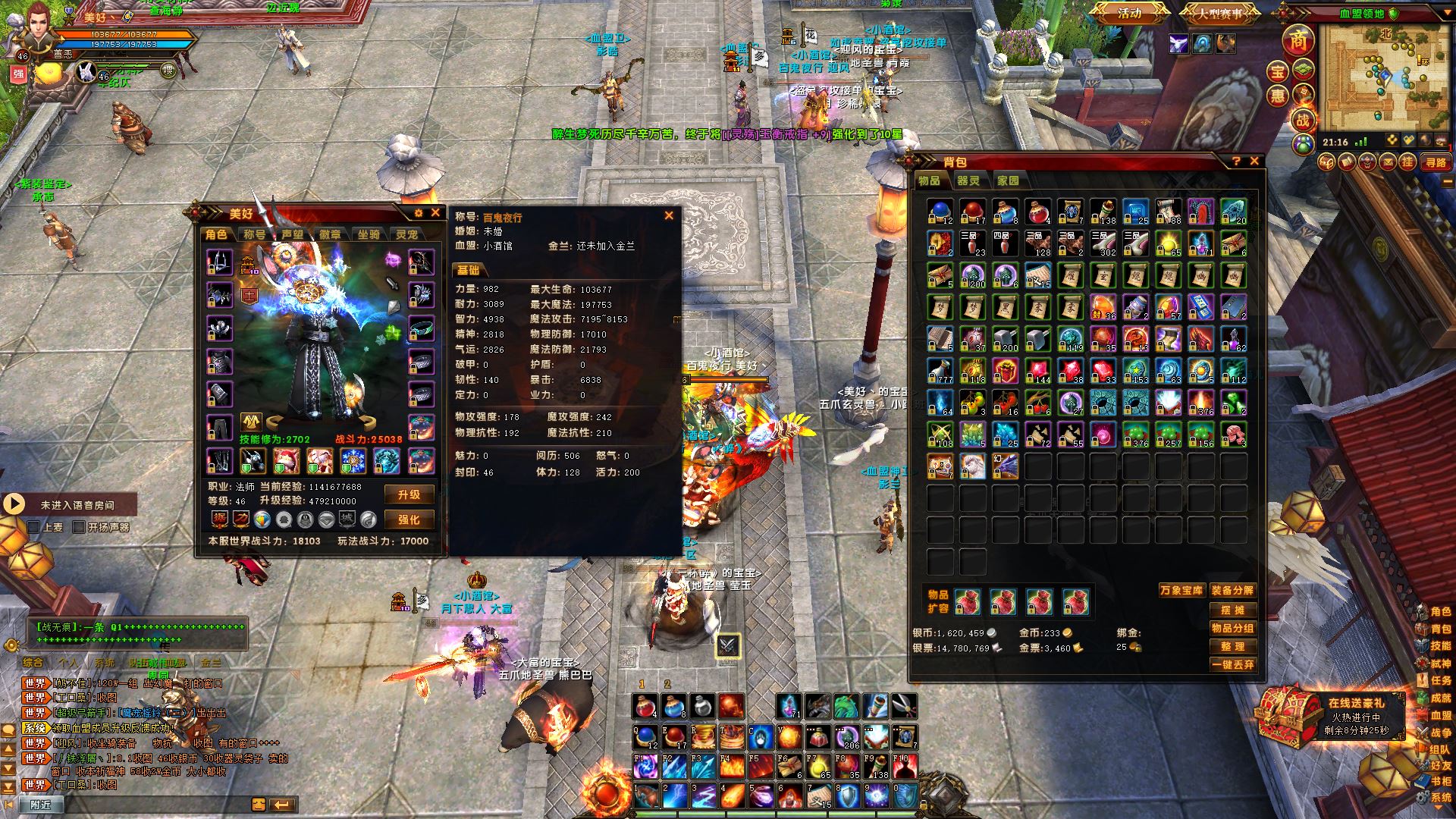Screen dimensions: 1456x819
Task: Select 一键丢弃 discard-all button
Action: [x=1232, y=664]
